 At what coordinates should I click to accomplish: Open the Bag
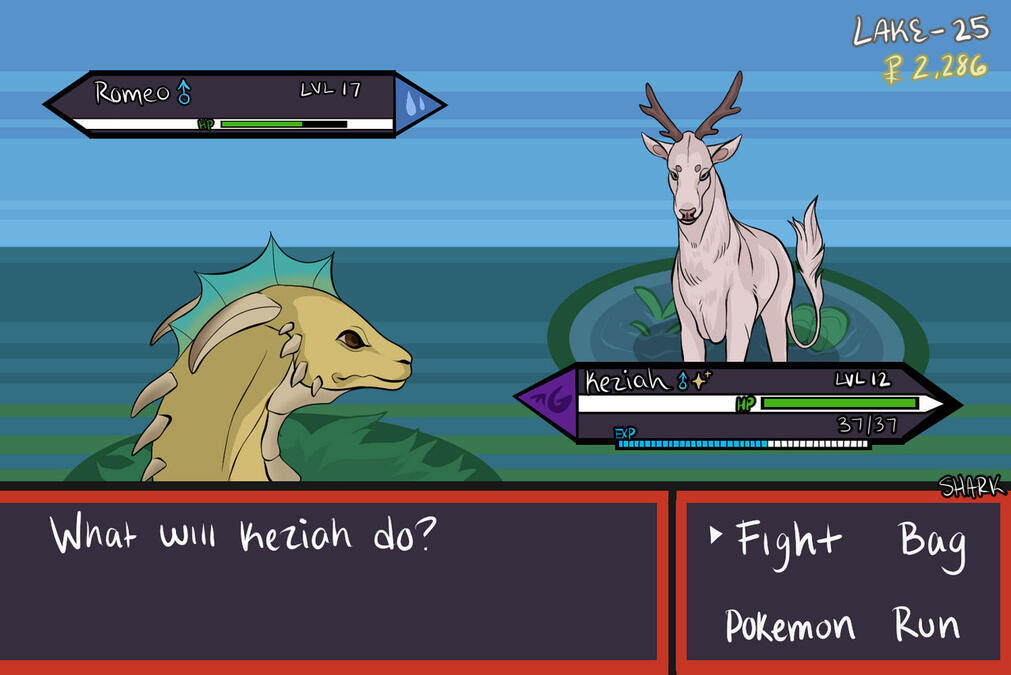[x=932, y=542]
